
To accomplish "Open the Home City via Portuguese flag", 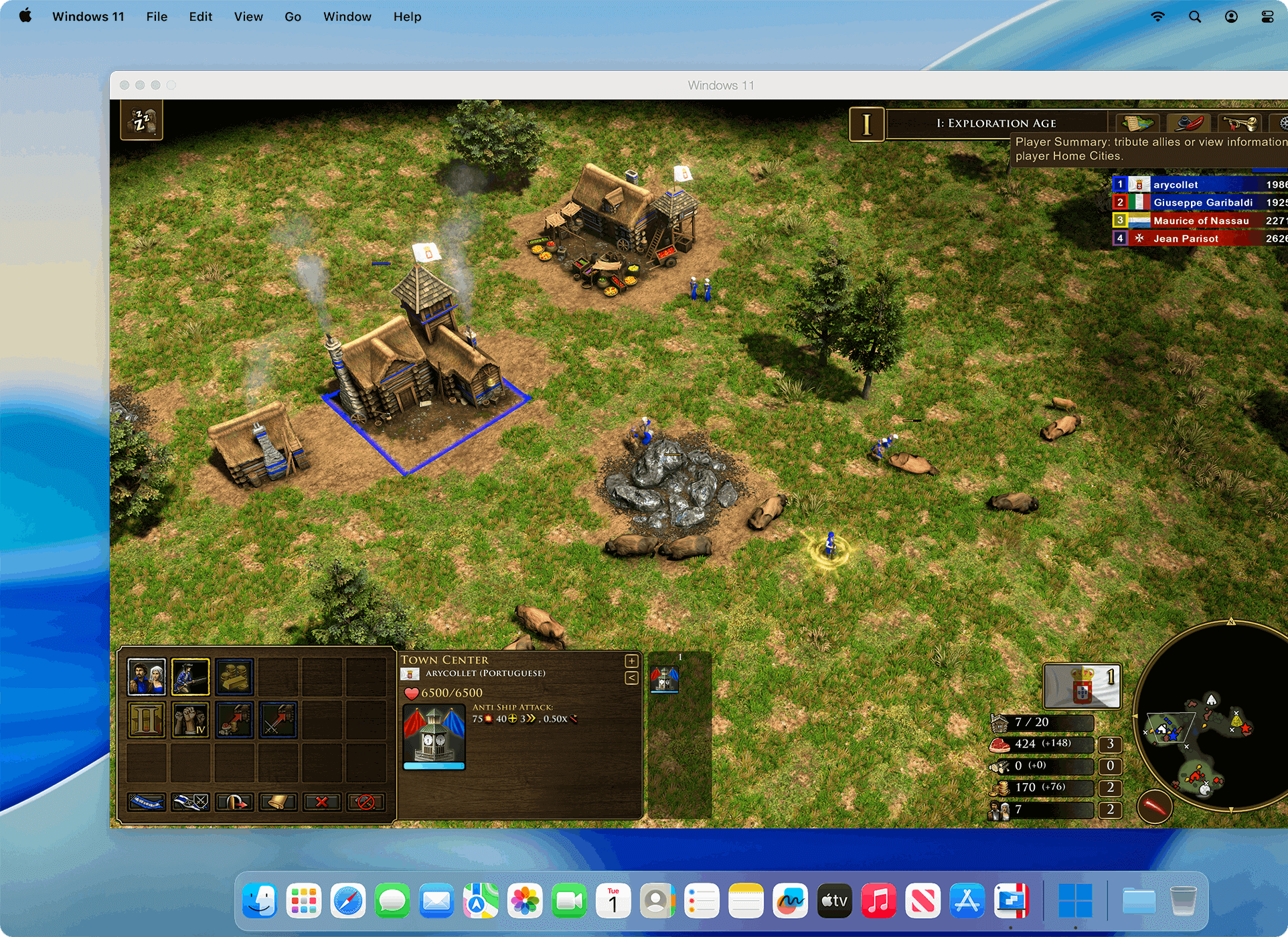I will click(1082, 686).
